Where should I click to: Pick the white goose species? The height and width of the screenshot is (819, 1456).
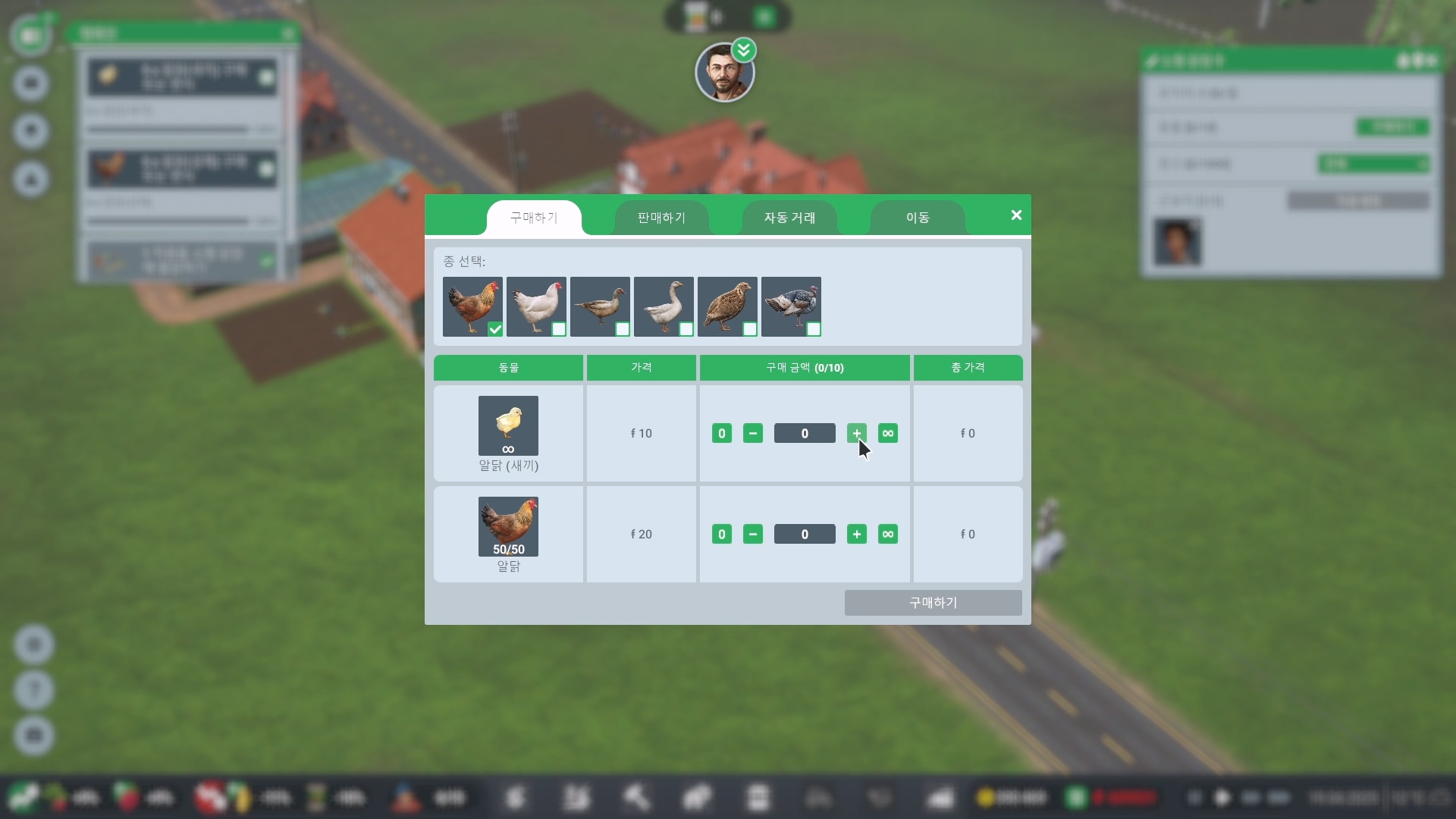tap(664, 306)
